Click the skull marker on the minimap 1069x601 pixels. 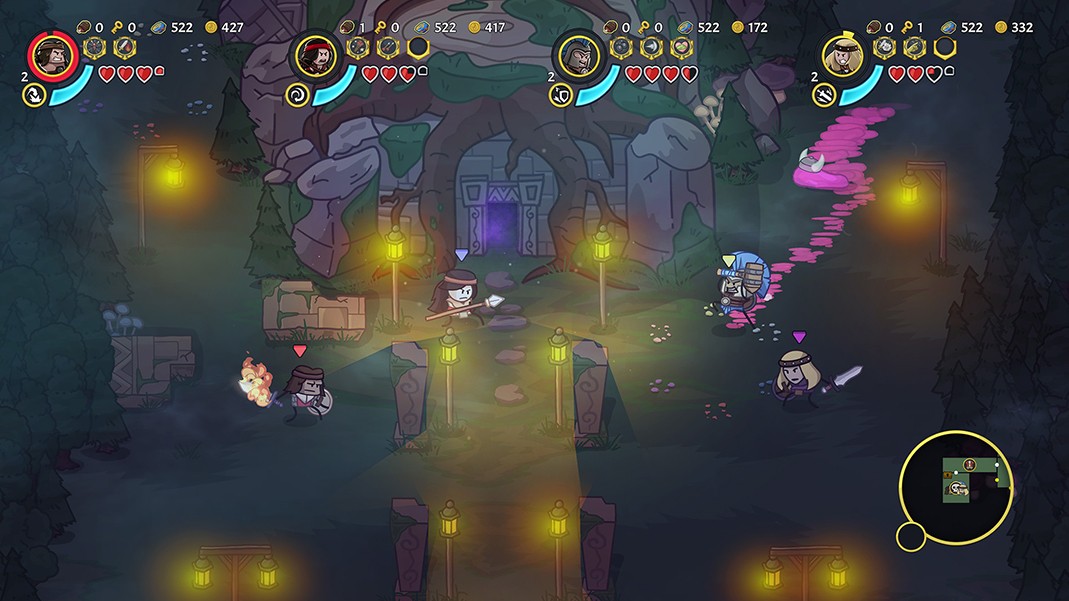click(957, 488)
